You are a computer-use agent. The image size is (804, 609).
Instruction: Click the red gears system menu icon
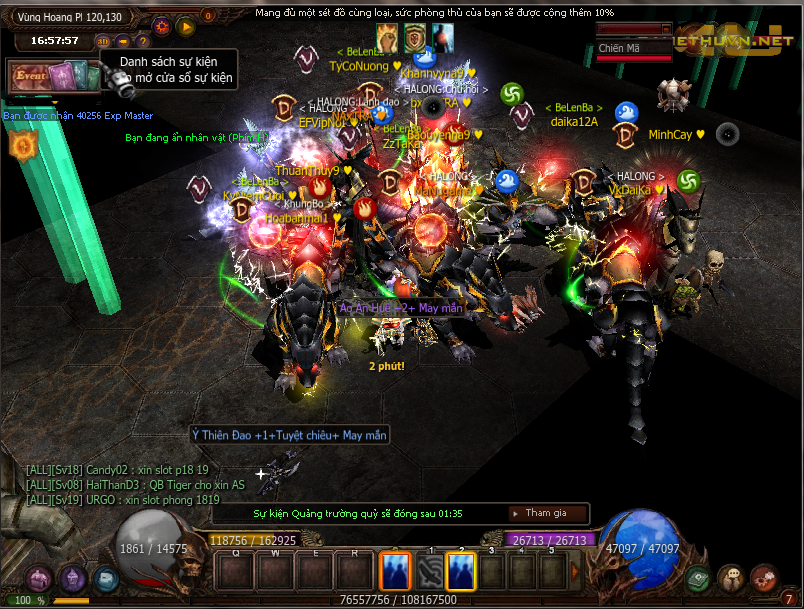764,578
